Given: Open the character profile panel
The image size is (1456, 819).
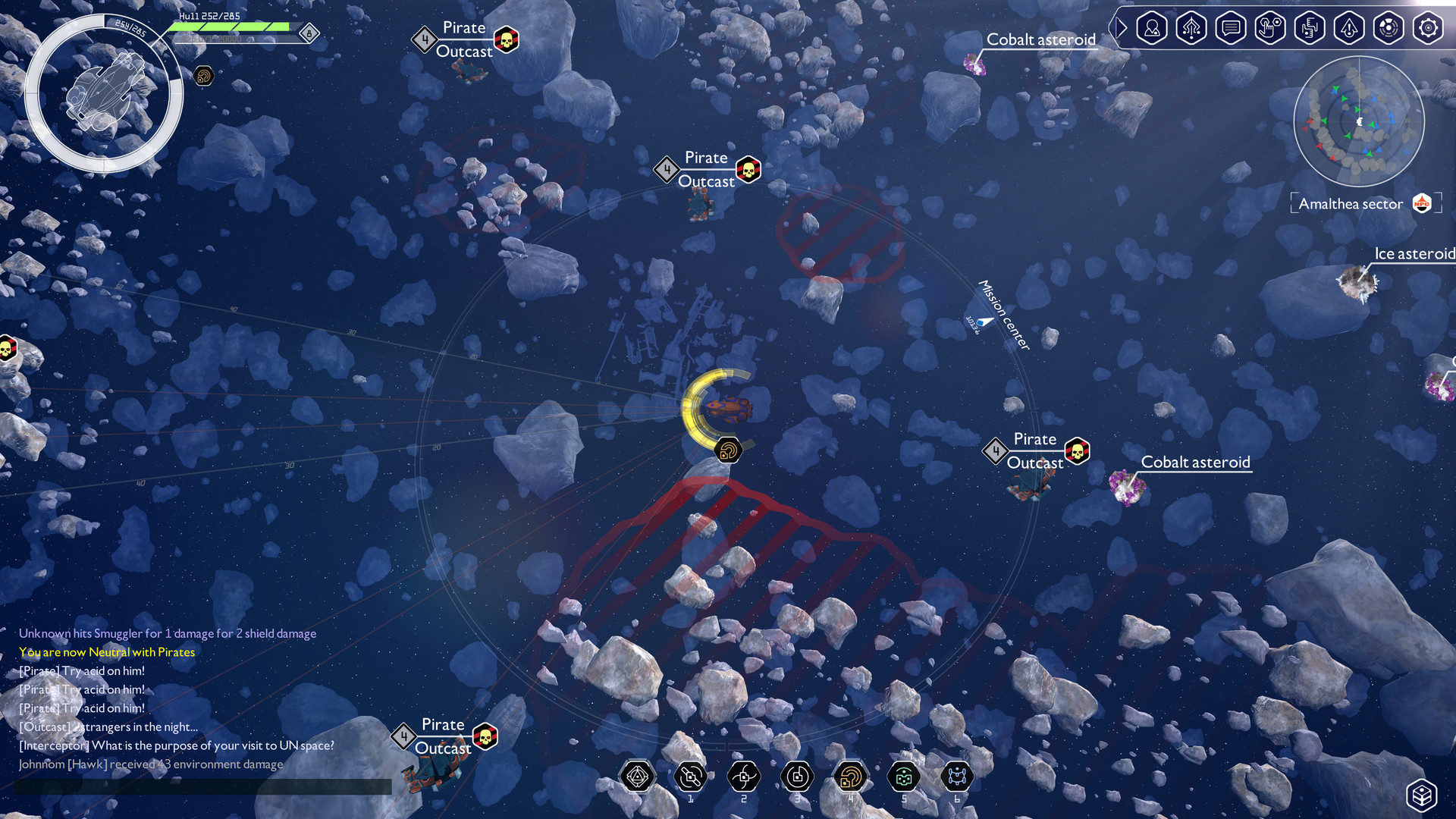Looking at the screenshot, I should coord(1151,28).
